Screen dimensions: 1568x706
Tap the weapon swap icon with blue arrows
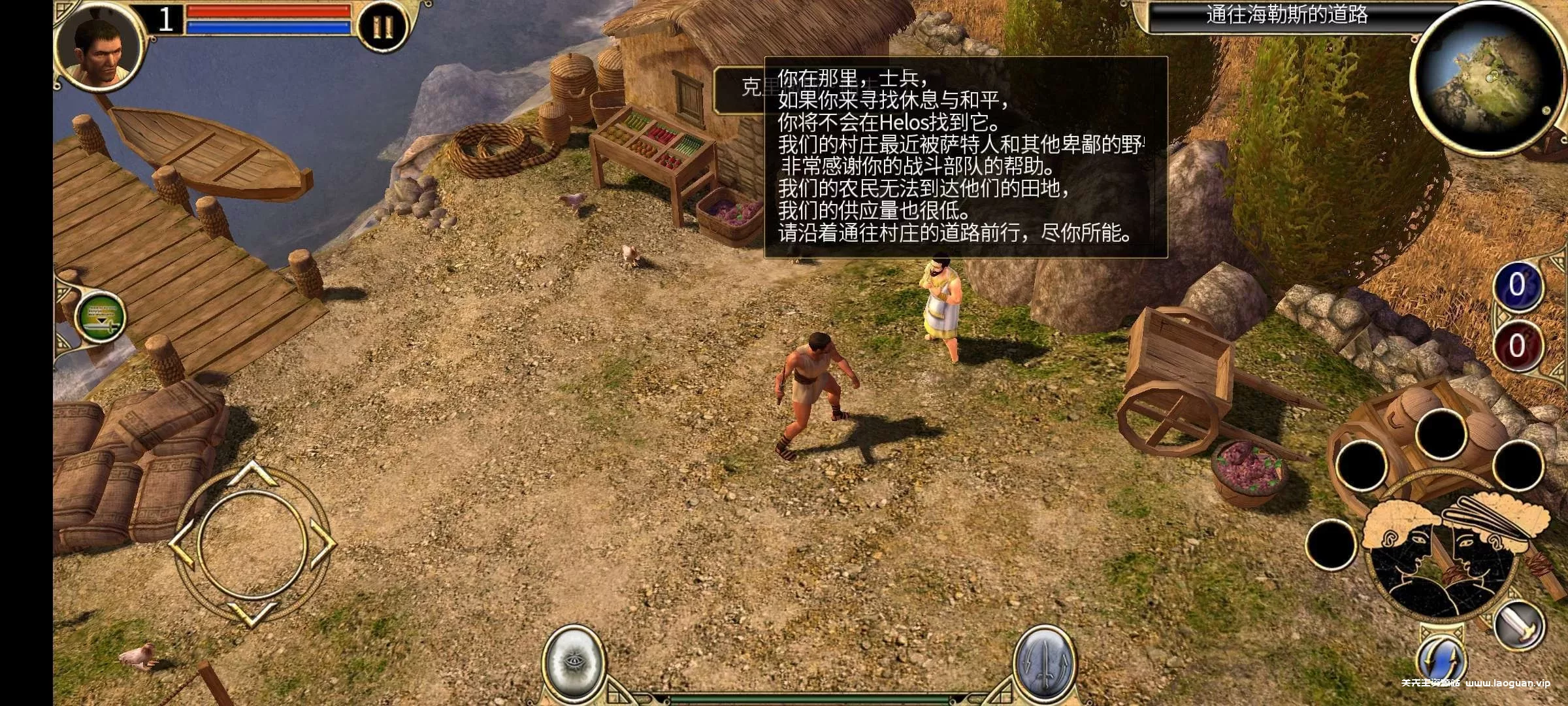pos(1442,658)
